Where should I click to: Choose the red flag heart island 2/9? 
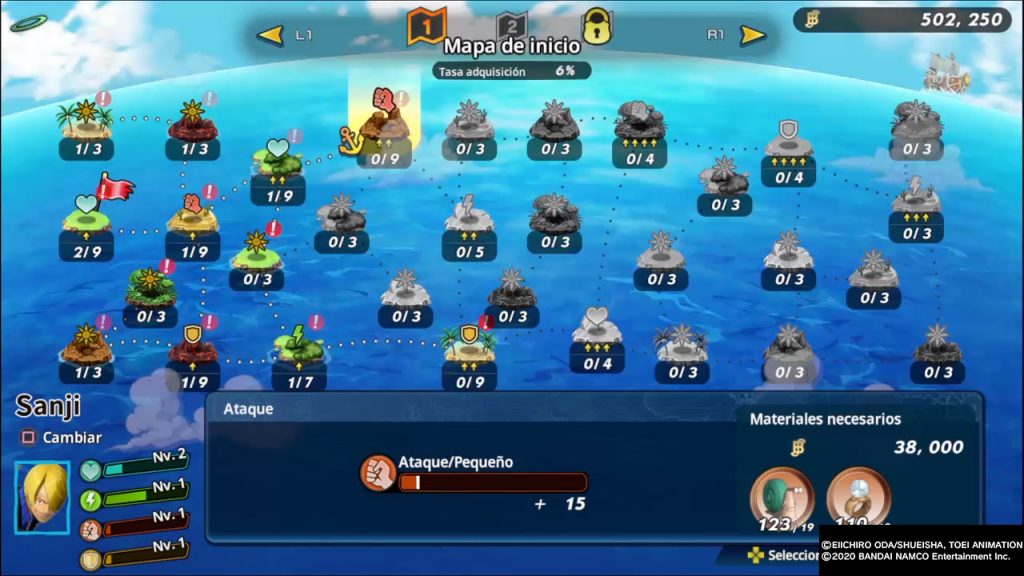86,215
